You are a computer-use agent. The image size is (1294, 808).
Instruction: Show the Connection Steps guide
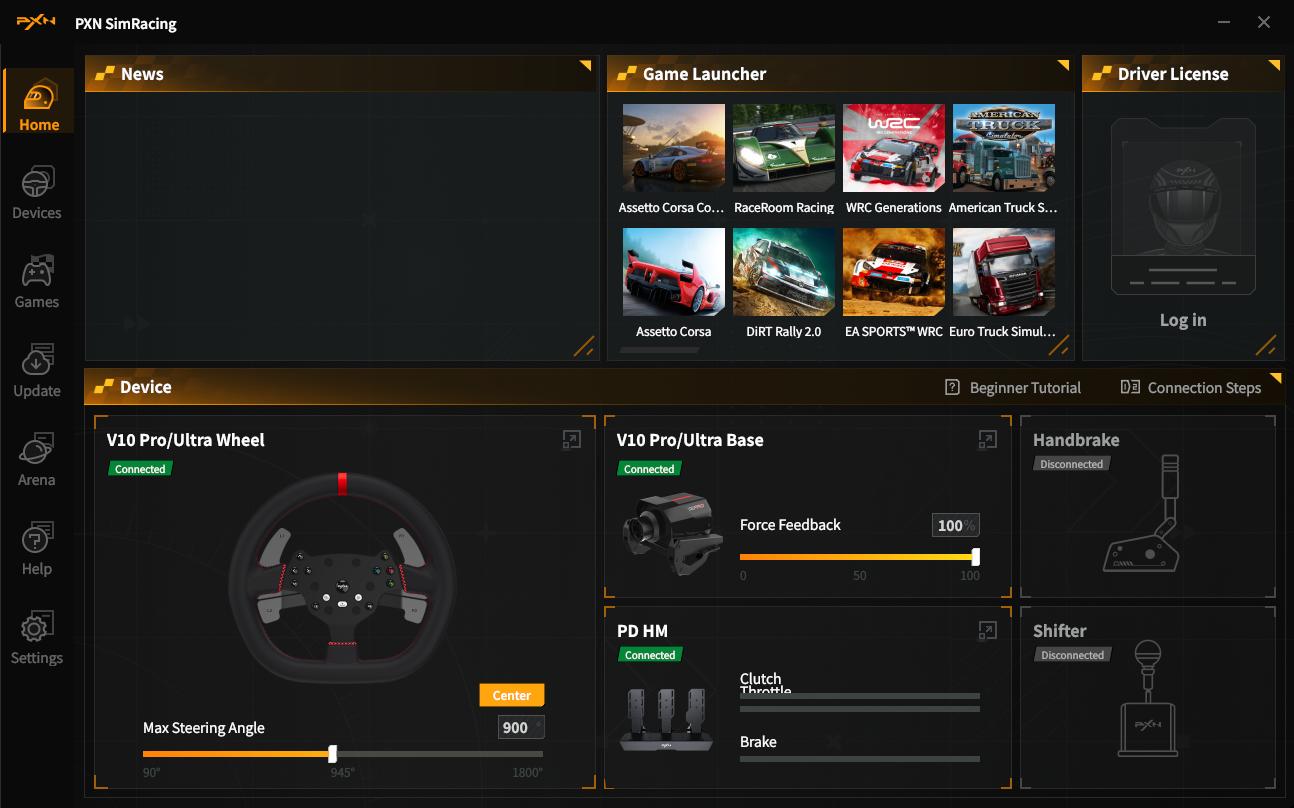pyautogui.click(x=1191, y=388)
